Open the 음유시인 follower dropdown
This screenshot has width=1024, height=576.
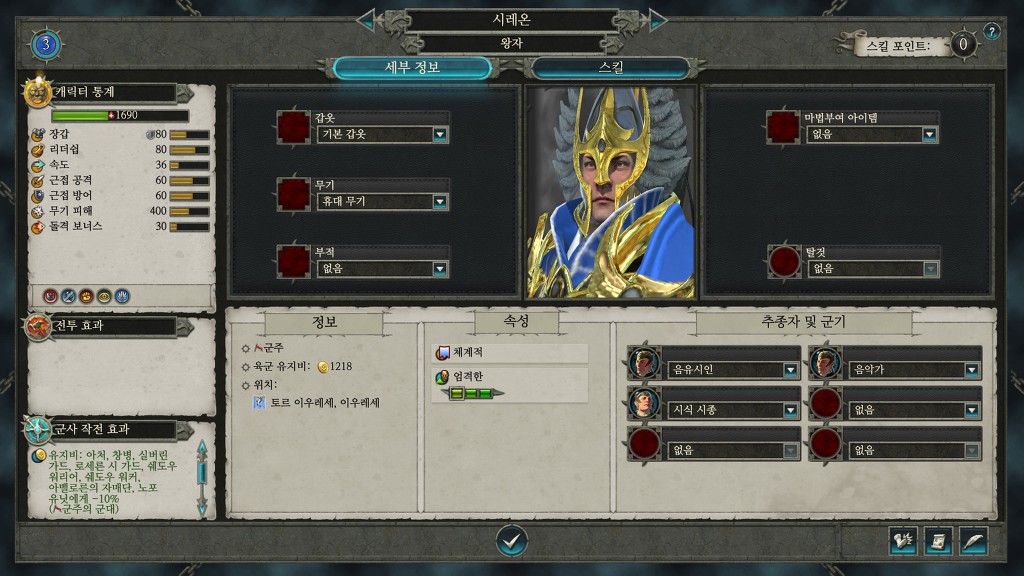pos(790,370)
